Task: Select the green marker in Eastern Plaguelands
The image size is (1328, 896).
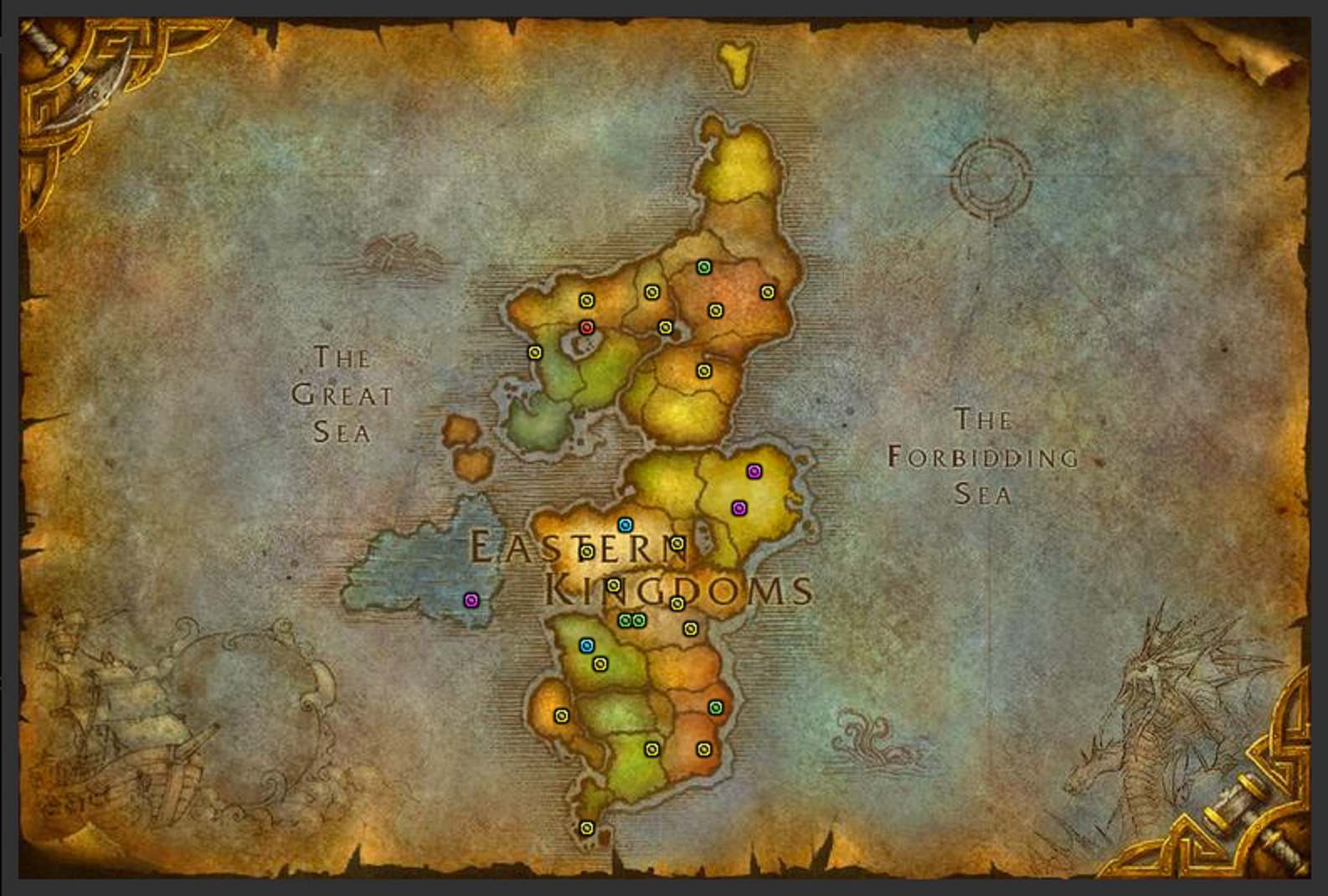Action: click(703, 268)
